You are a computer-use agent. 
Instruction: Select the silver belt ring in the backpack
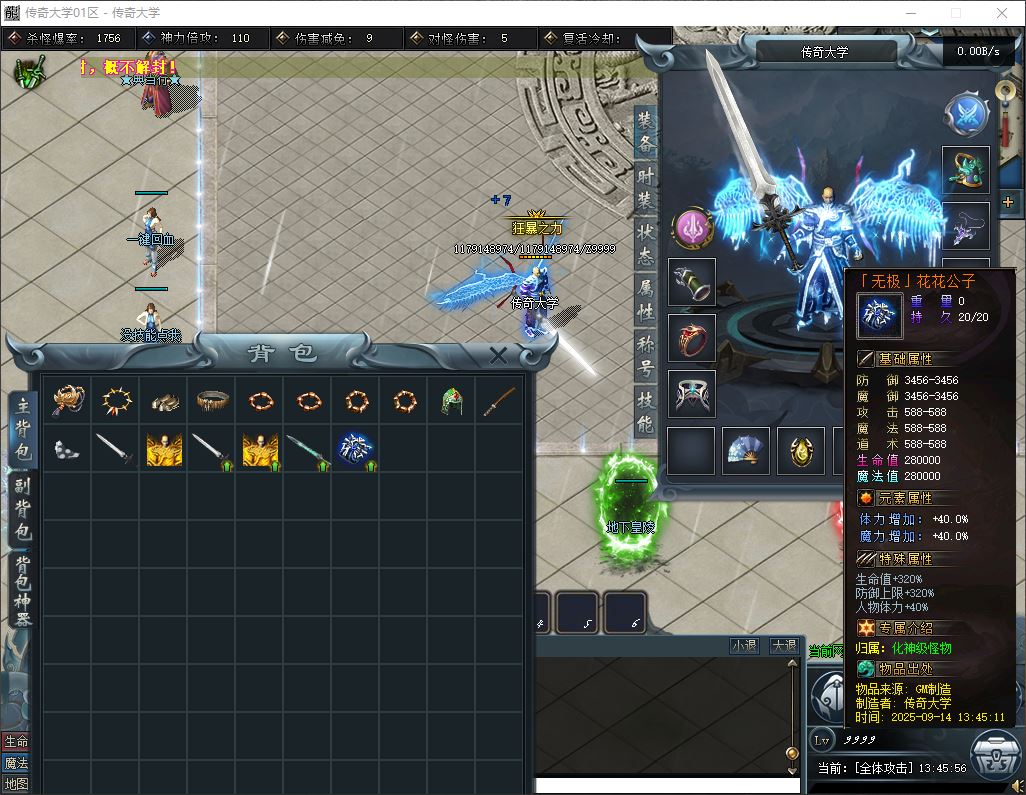tap(212, 401)
